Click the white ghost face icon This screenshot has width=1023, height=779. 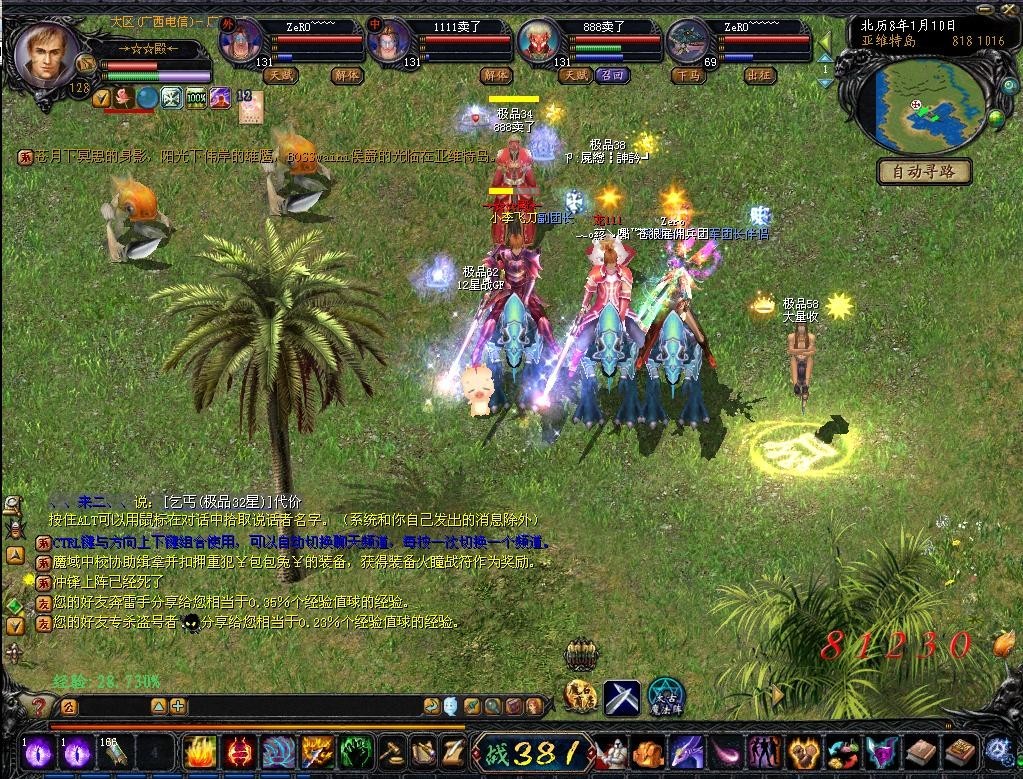click(451, 707)
